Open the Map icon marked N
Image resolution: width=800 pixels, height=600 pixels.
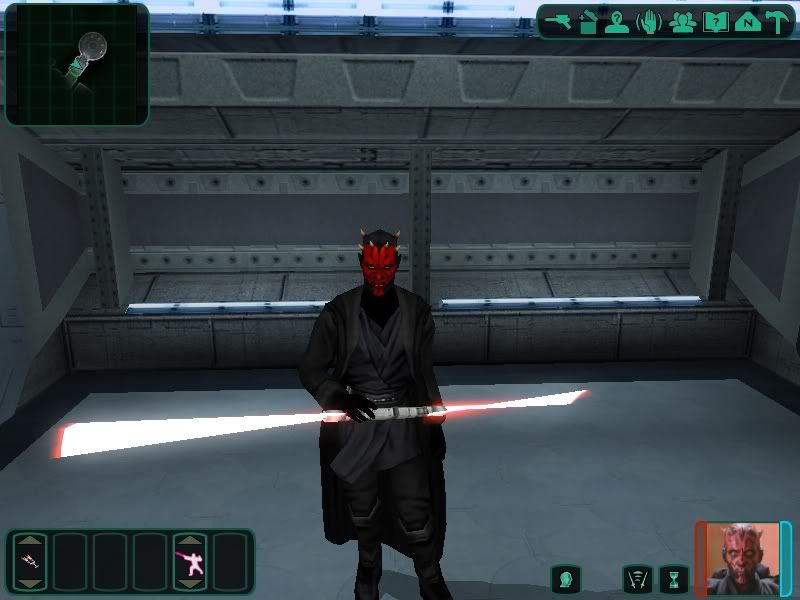pos(746,21)
